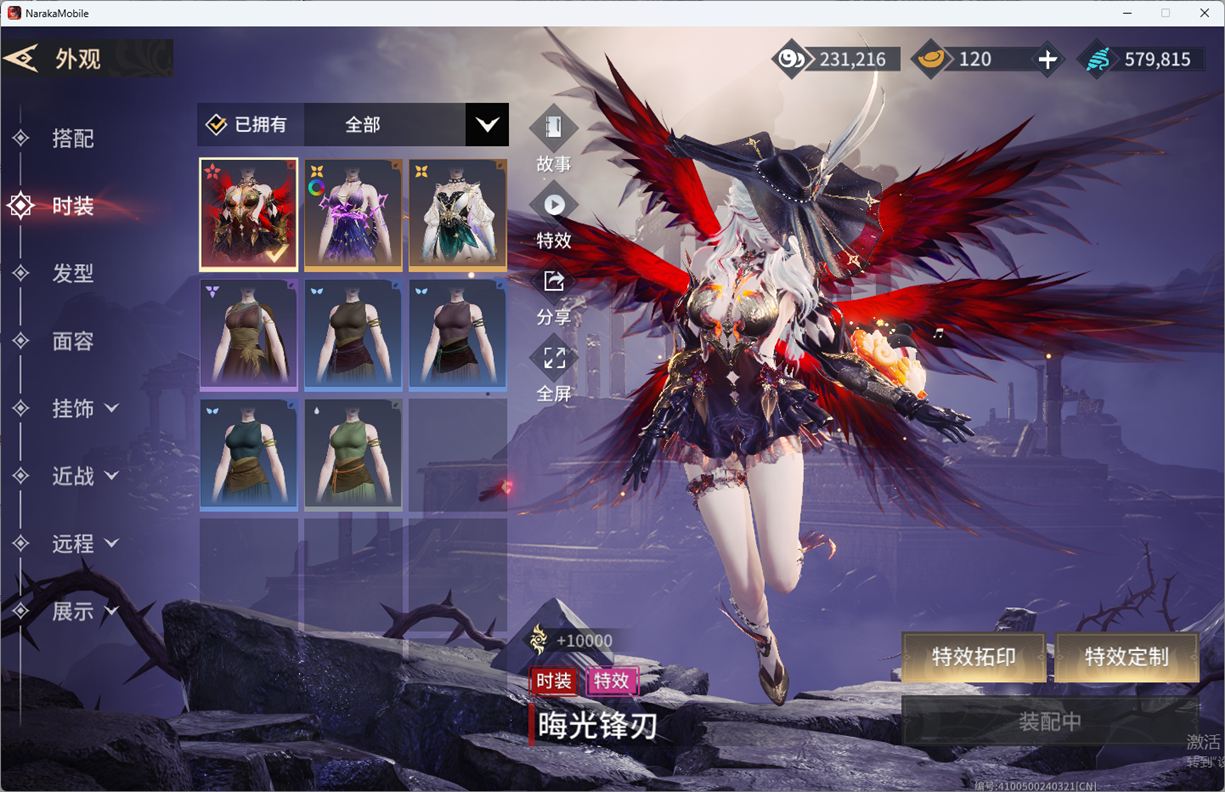
Task: Expand the 近战 melee category
Action: [84, 476]
